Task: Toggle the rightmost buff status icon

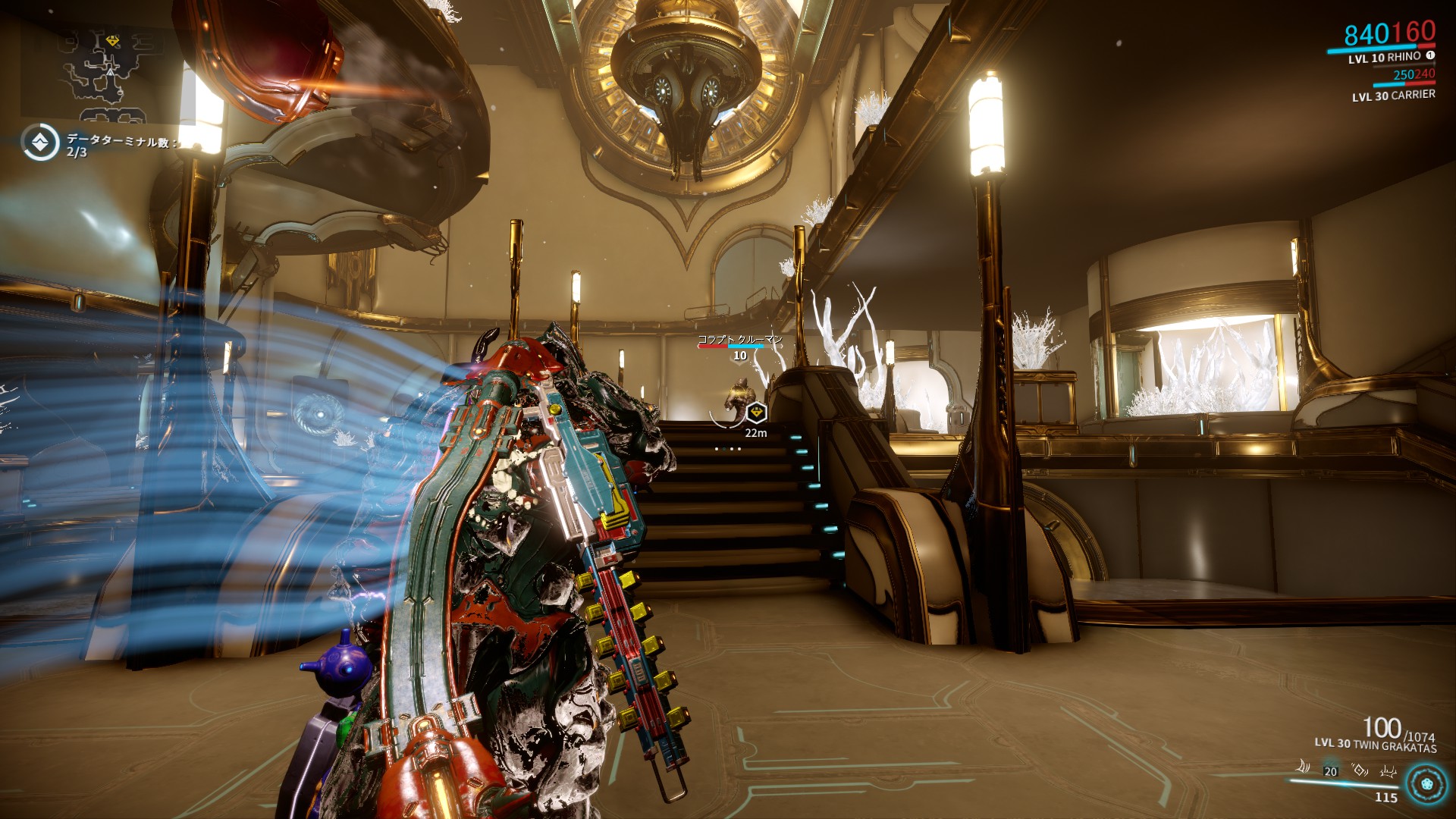Action: tap(1389, 771)
